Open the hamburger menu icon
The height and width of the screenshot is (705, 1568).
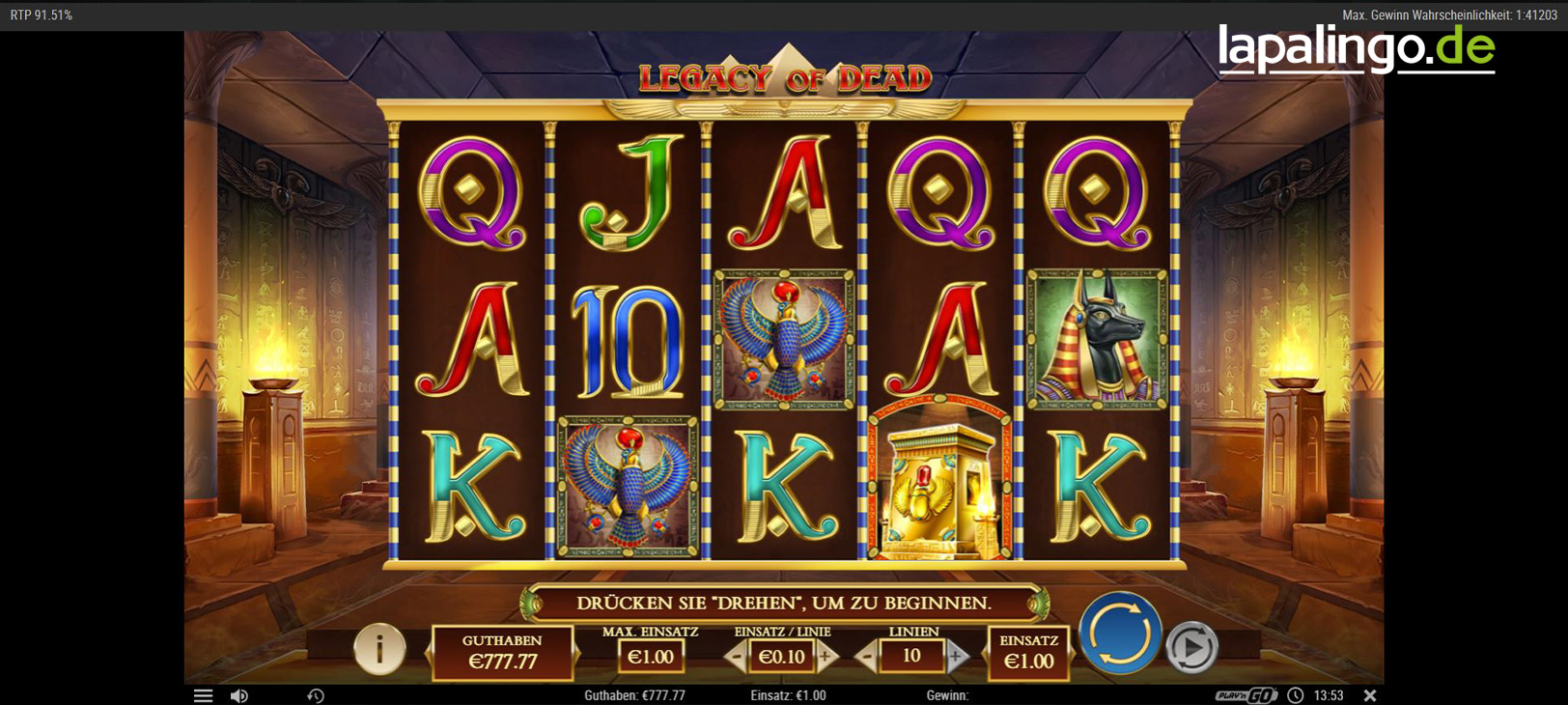click(x=203, y=694)
